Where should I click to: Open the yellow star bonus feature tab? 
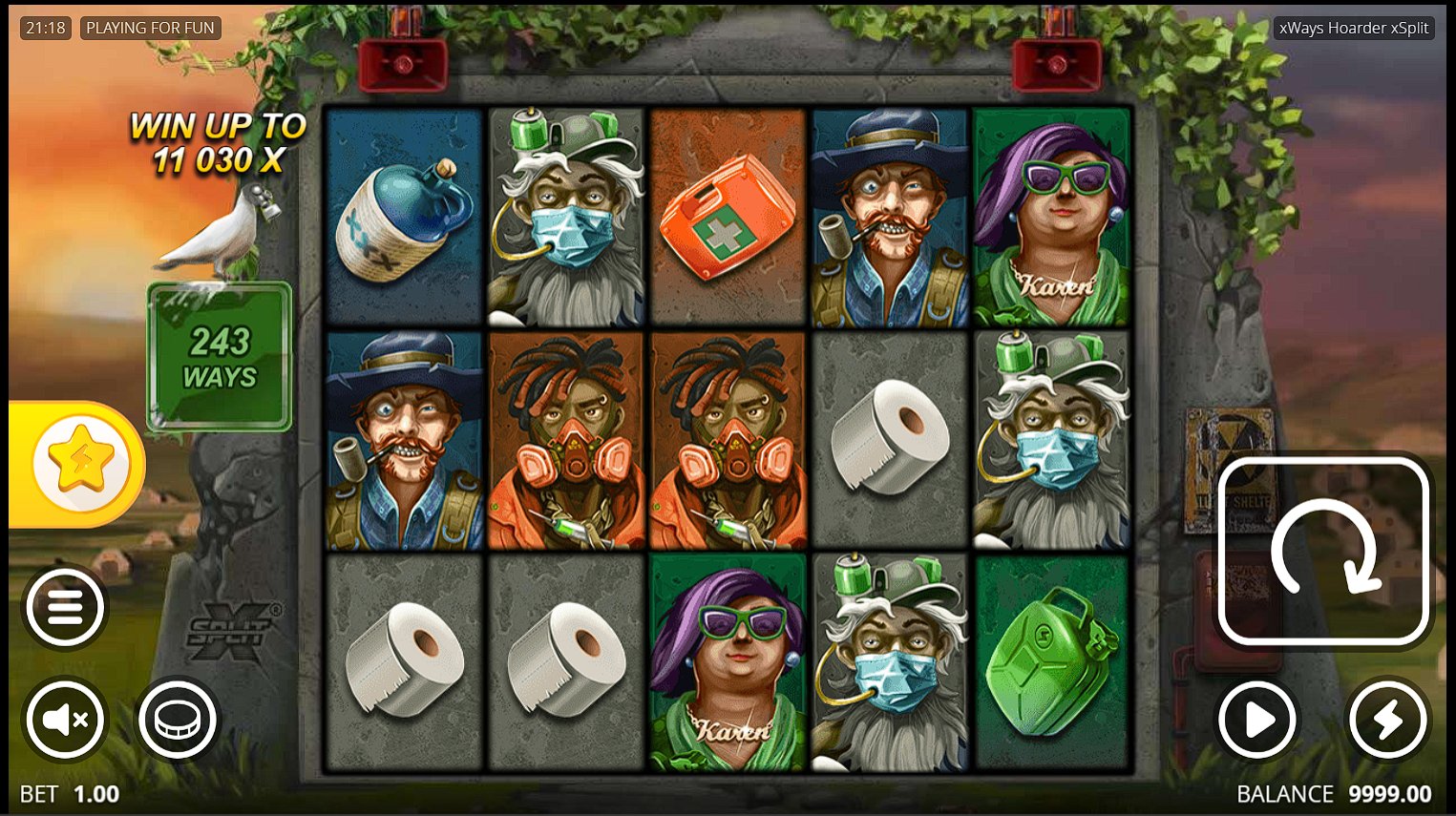pos(80,464)
